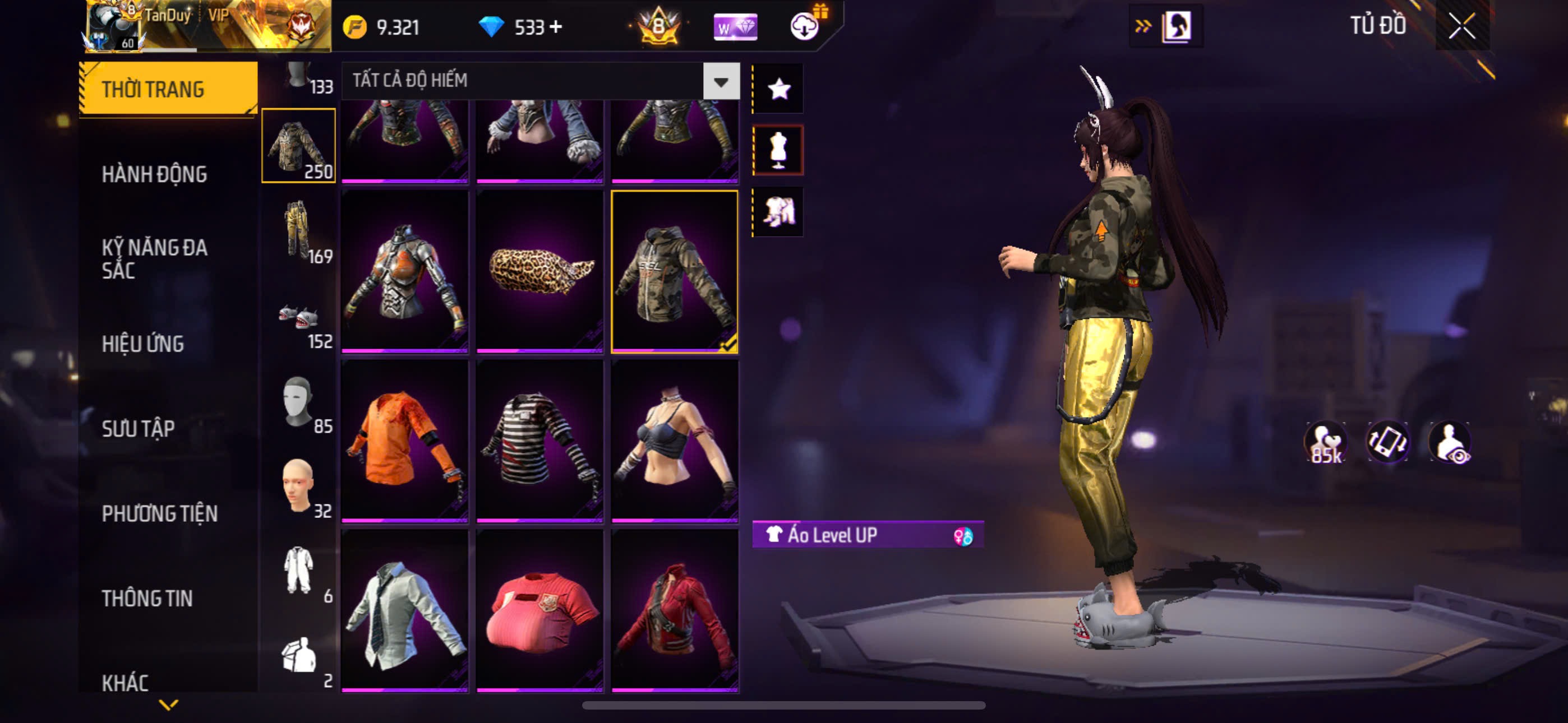Switch to Kỹ Năng Đa Sắc section
This screenshot has height=723, width=1568.
tap(154, 258)
